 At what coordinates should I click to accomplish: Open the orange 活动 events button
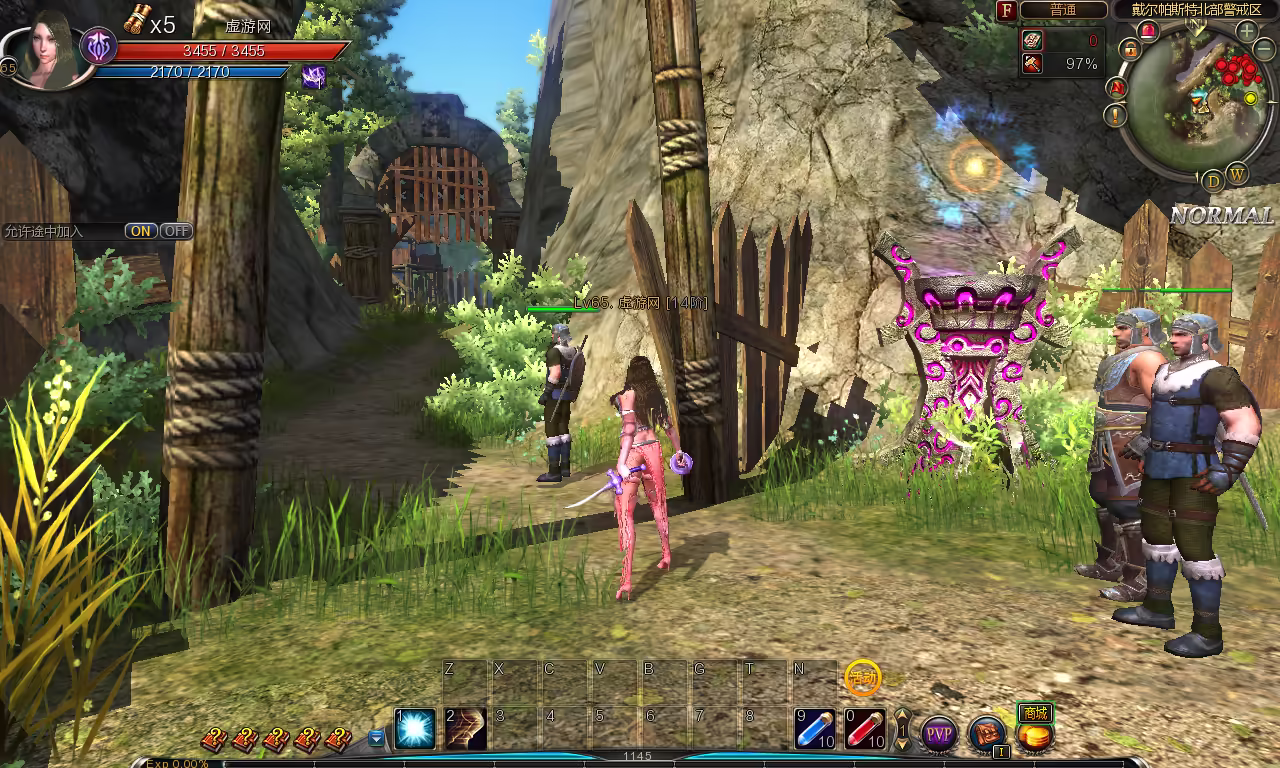click(862, 677)
